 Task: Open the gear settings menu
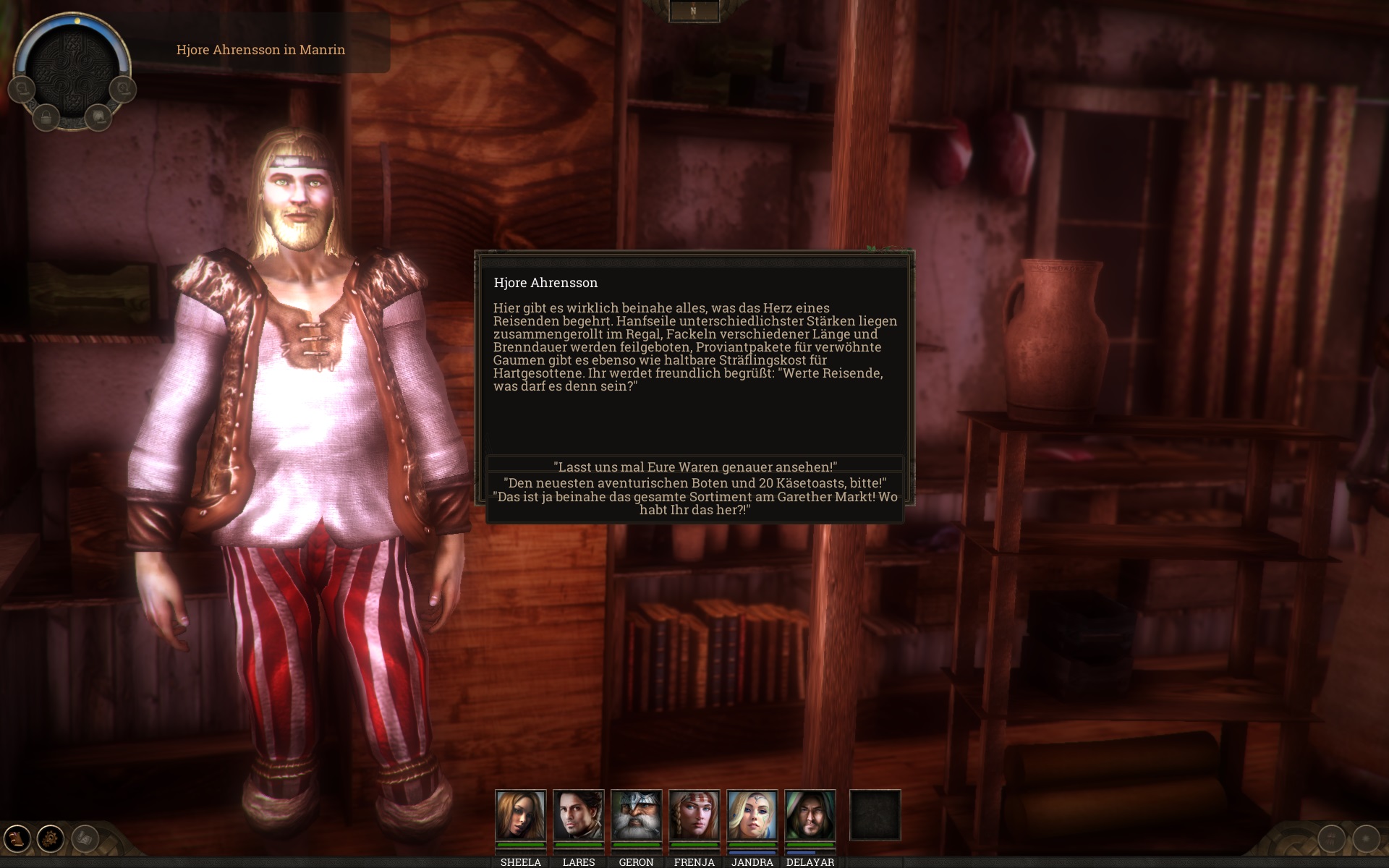51,838
